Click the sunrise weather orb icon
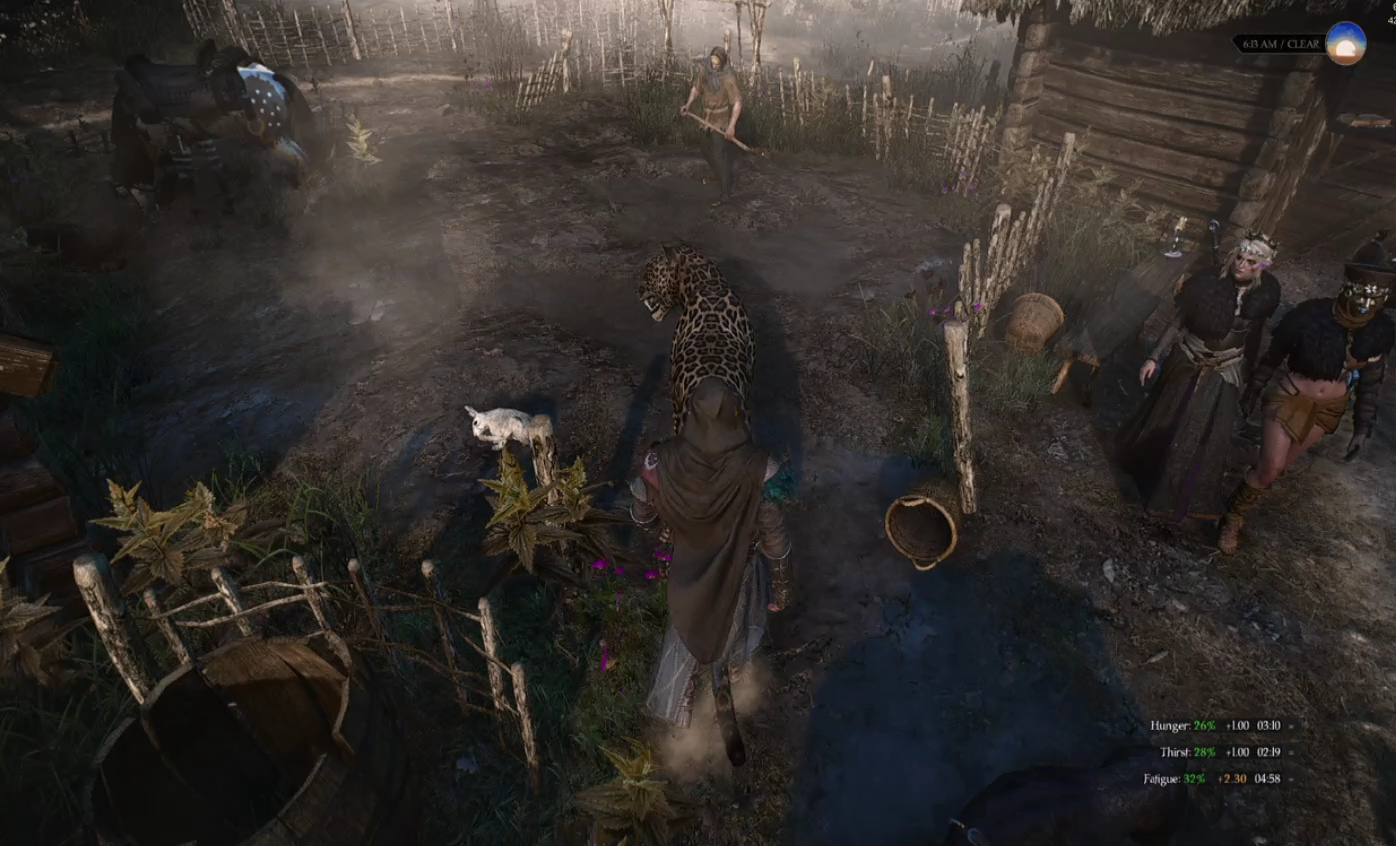This screenshot has width=1396, height=846. pyautogui.click(x=1345, y=44)
